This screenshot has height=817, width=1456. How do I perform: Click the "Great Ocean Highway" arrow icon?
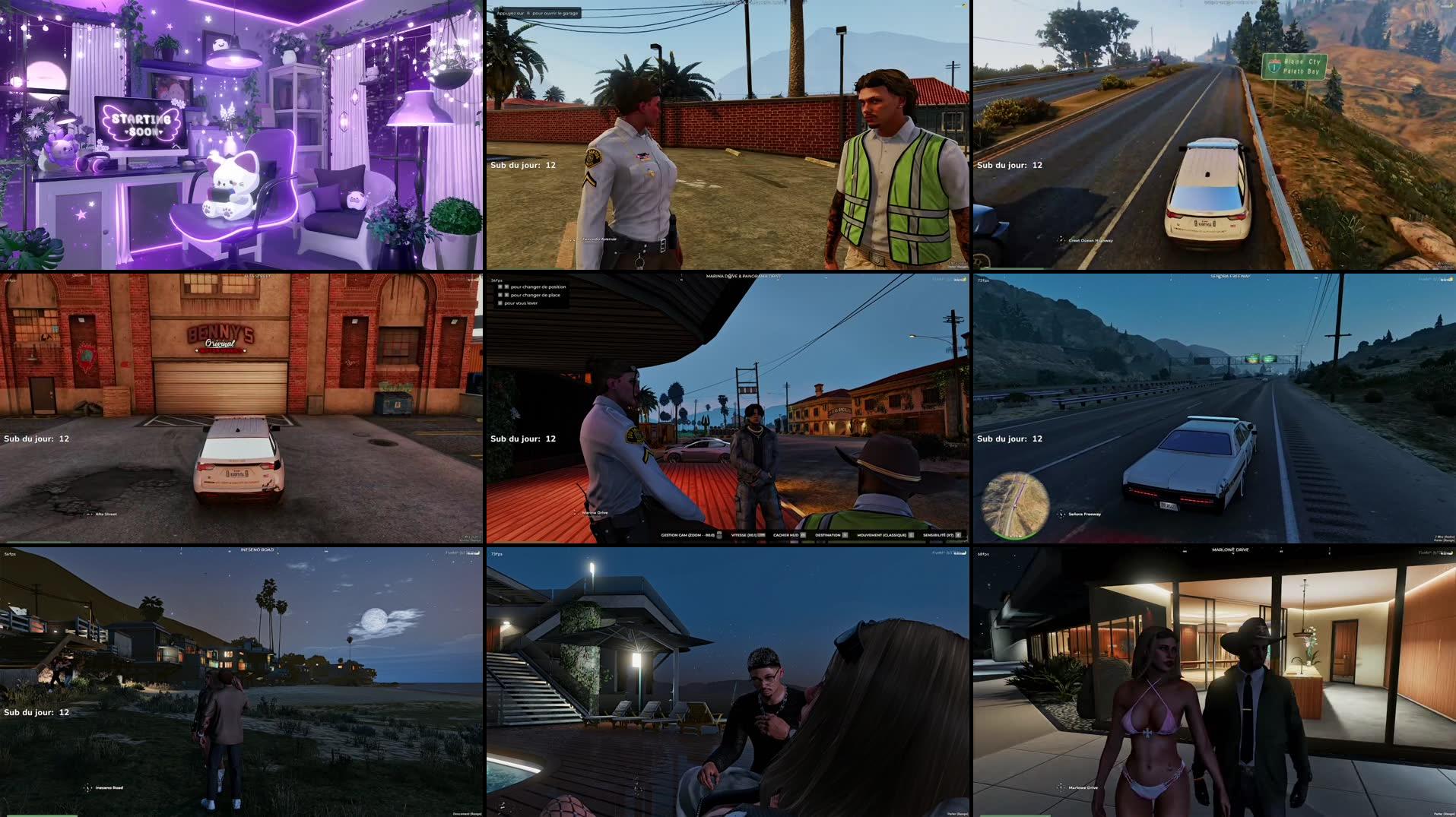tap(1061, 239)
